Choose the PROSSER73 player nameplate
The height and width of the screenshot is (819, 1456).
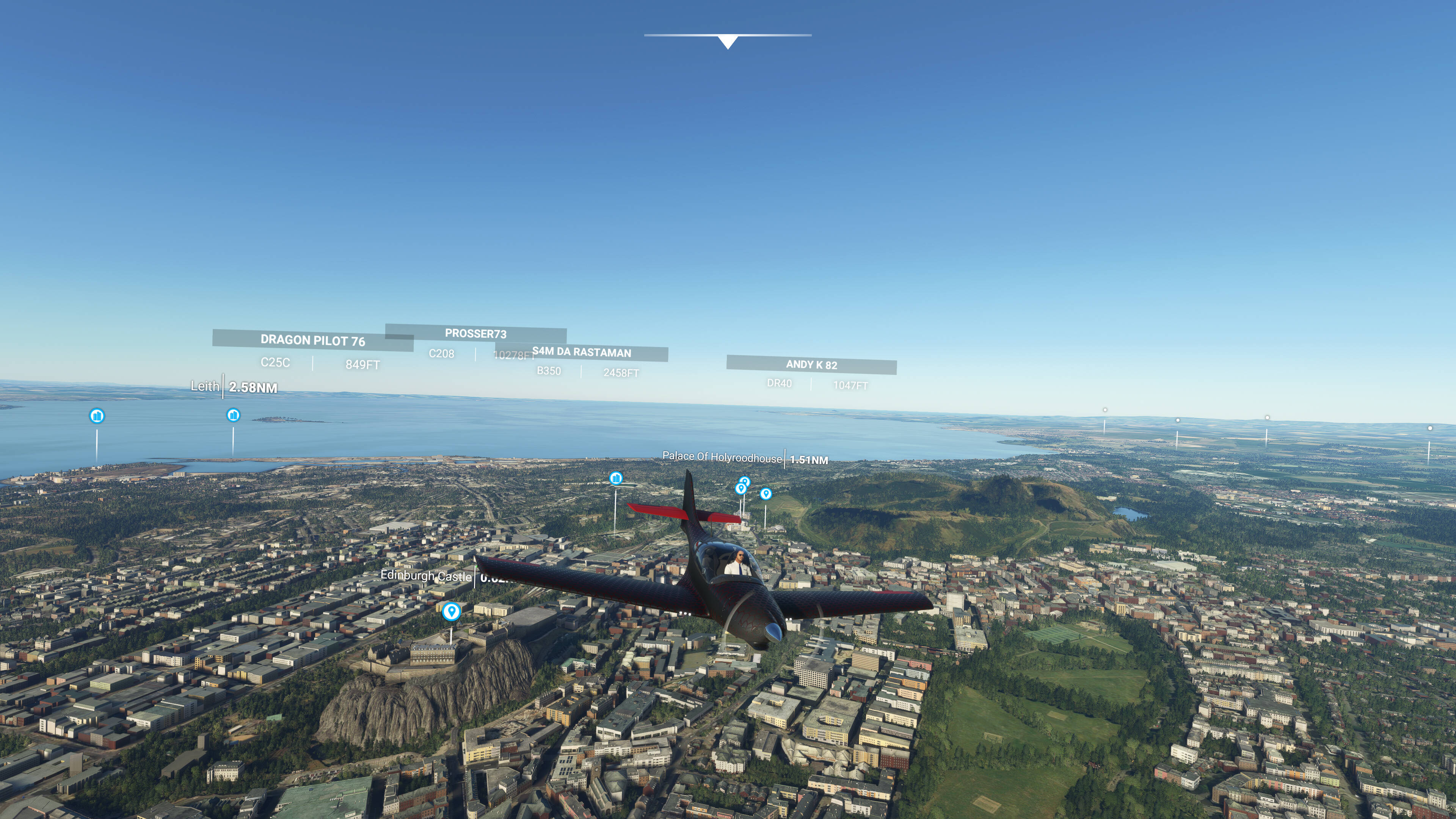tap(475, 334)
